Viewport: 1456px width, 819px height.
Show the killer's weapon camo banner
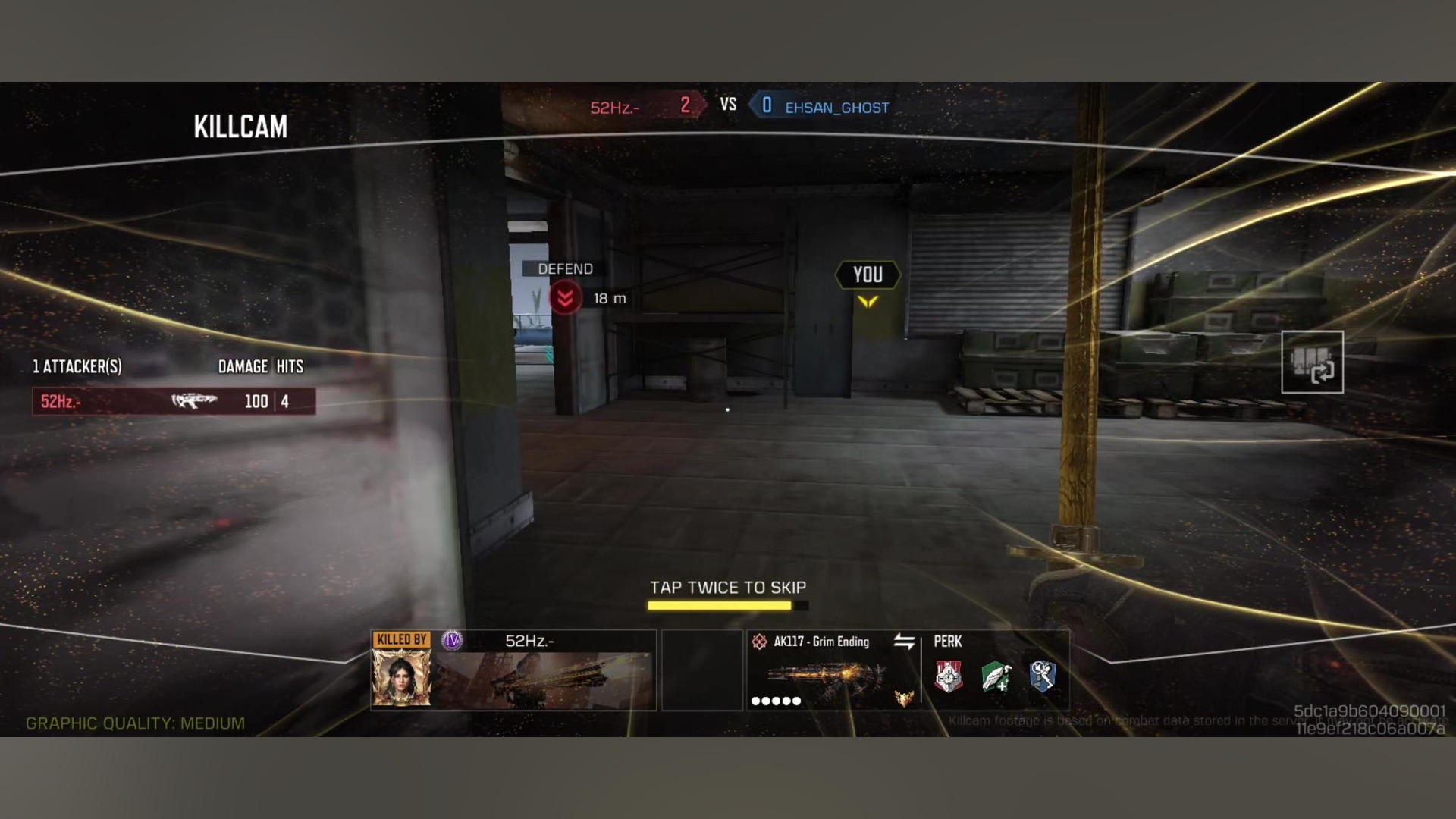(543, 680)
